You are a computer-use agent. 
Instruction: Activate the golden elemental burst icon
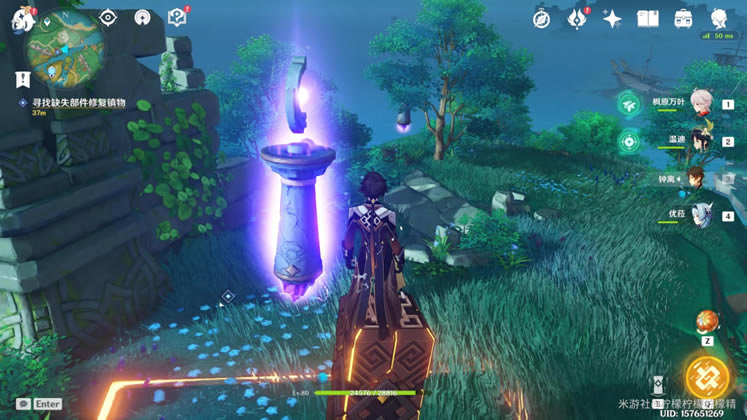click(x=708, y=376)
